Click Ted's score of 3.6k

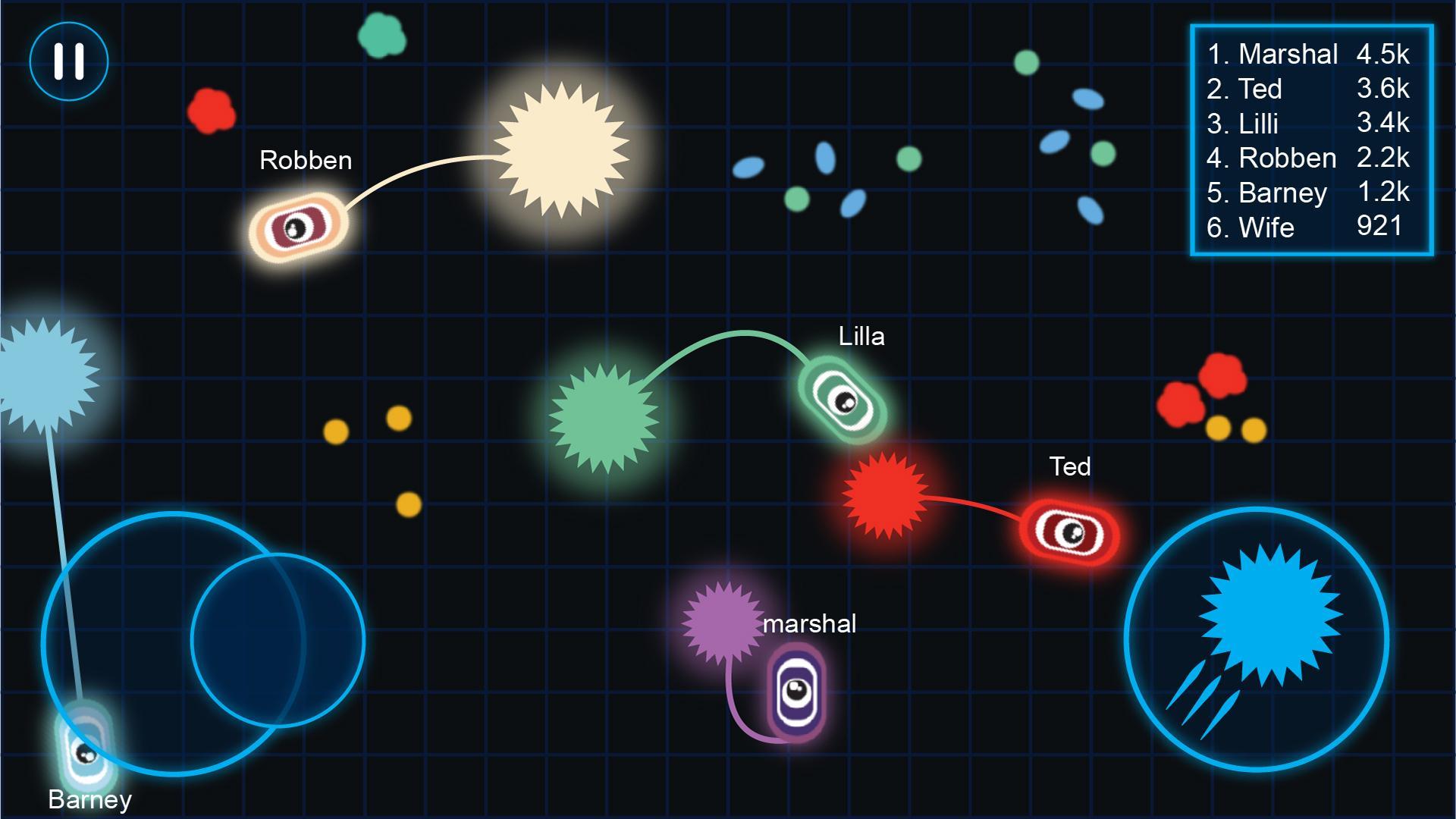click(x=1383, y=89)
